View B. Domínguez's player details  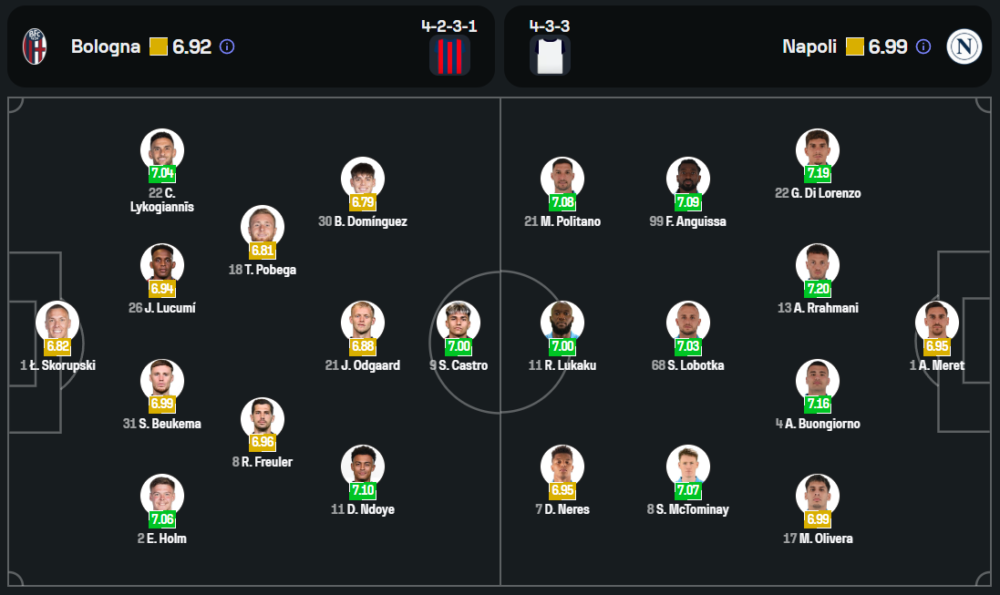click(362, 180)
